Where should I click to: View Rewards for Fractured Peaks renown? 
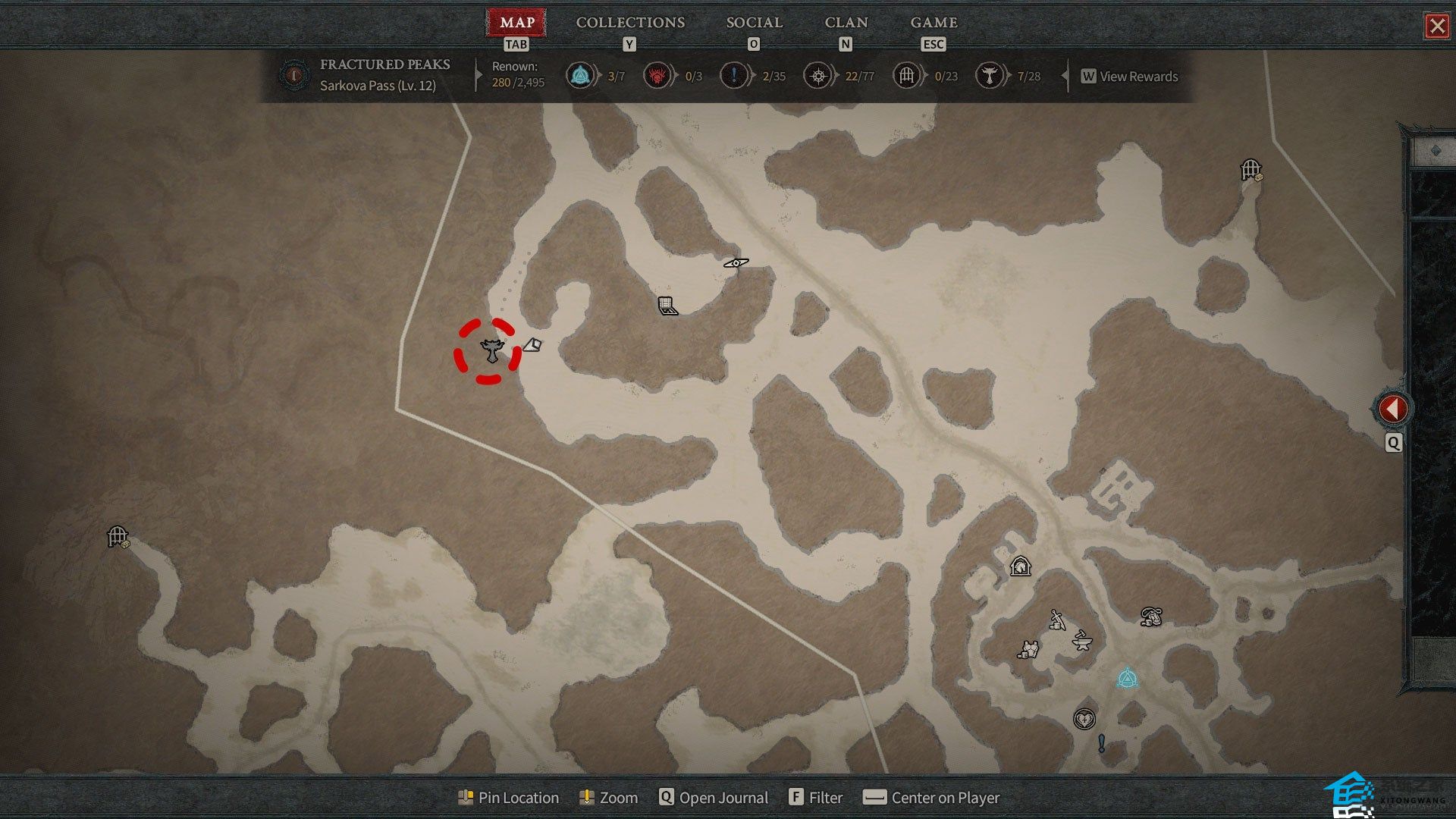1130,77
